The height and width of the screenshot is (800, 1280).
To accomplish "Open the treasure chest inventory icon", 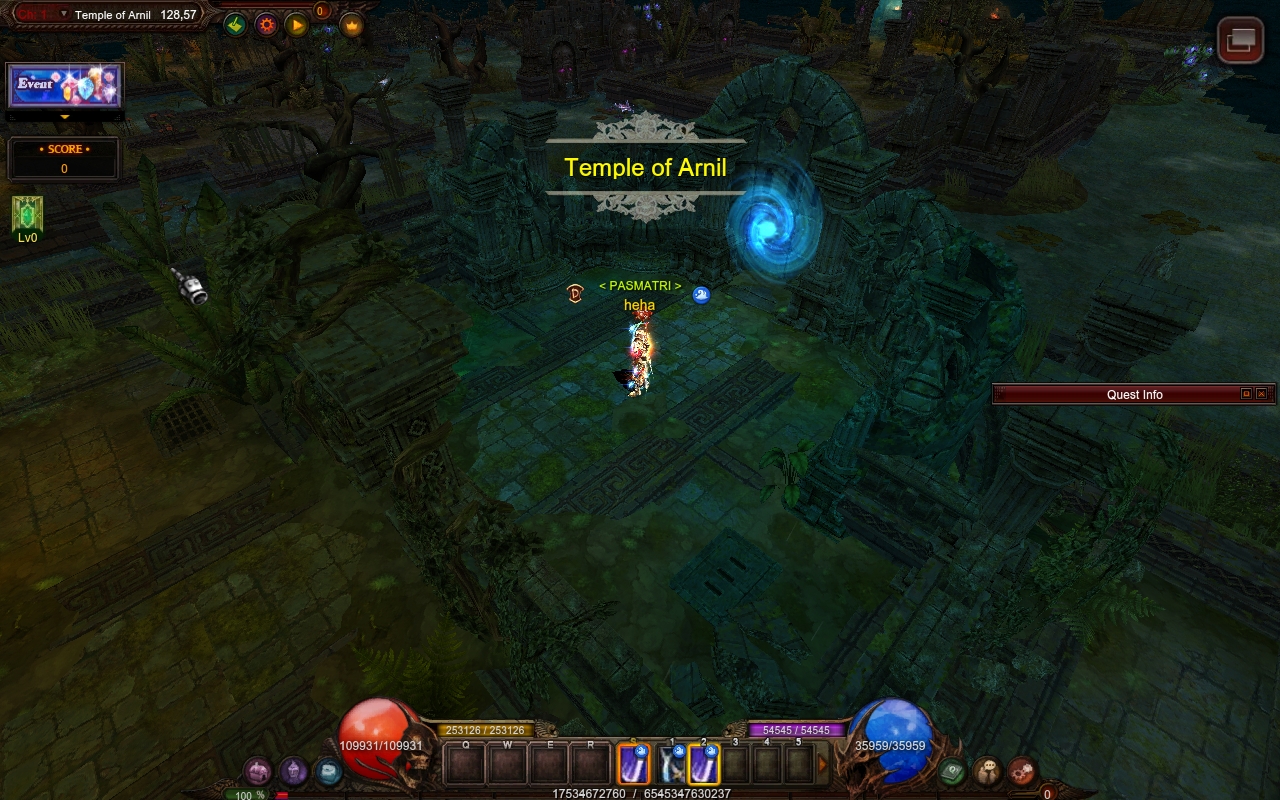I will click(x=259, y=771).
